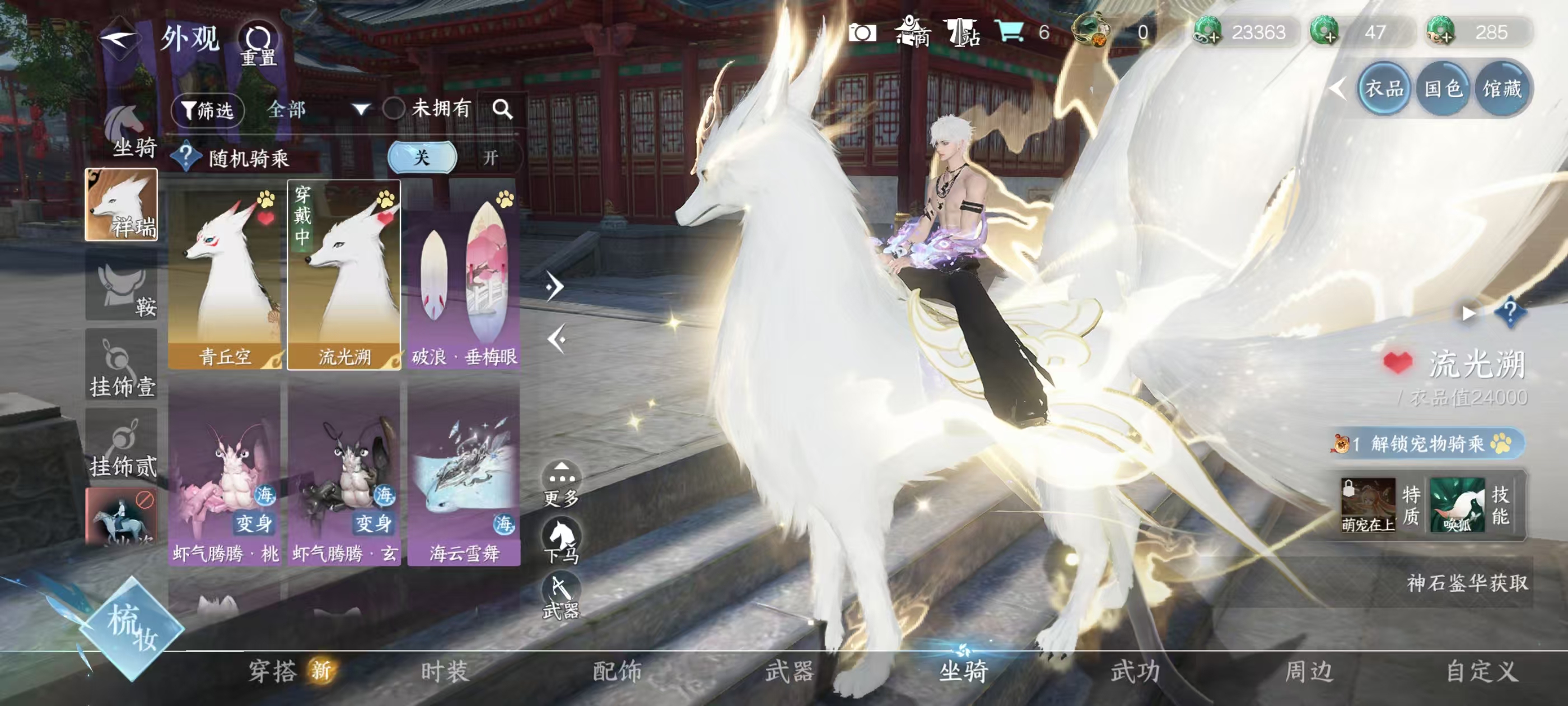1568x706 pixels.
Task: Switch to the 时装 costume tab
Action: 445,672
